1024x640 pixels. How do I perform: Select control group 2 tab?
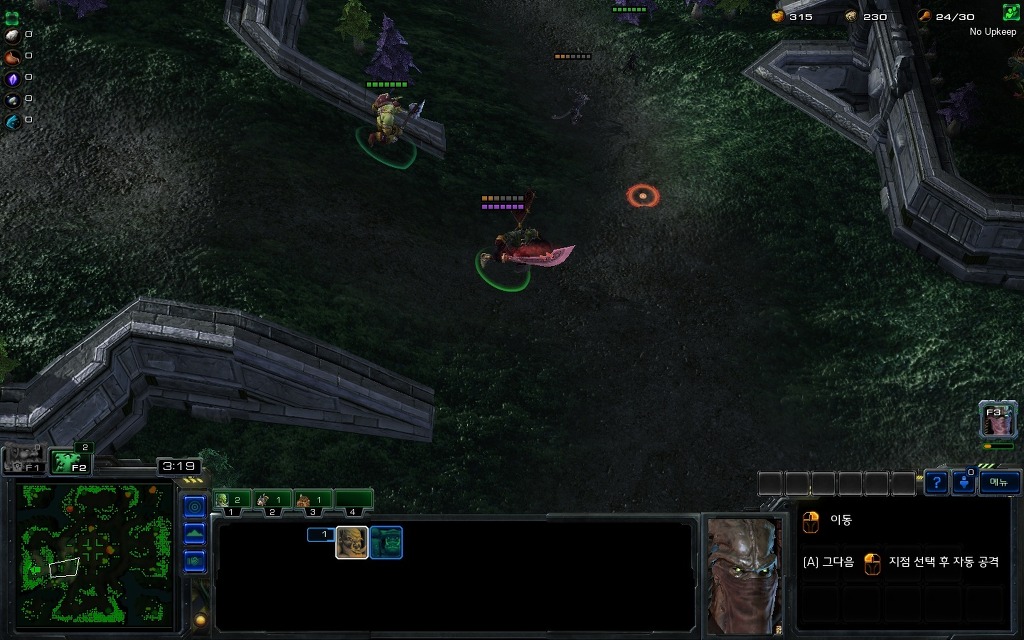pos(272,499)
